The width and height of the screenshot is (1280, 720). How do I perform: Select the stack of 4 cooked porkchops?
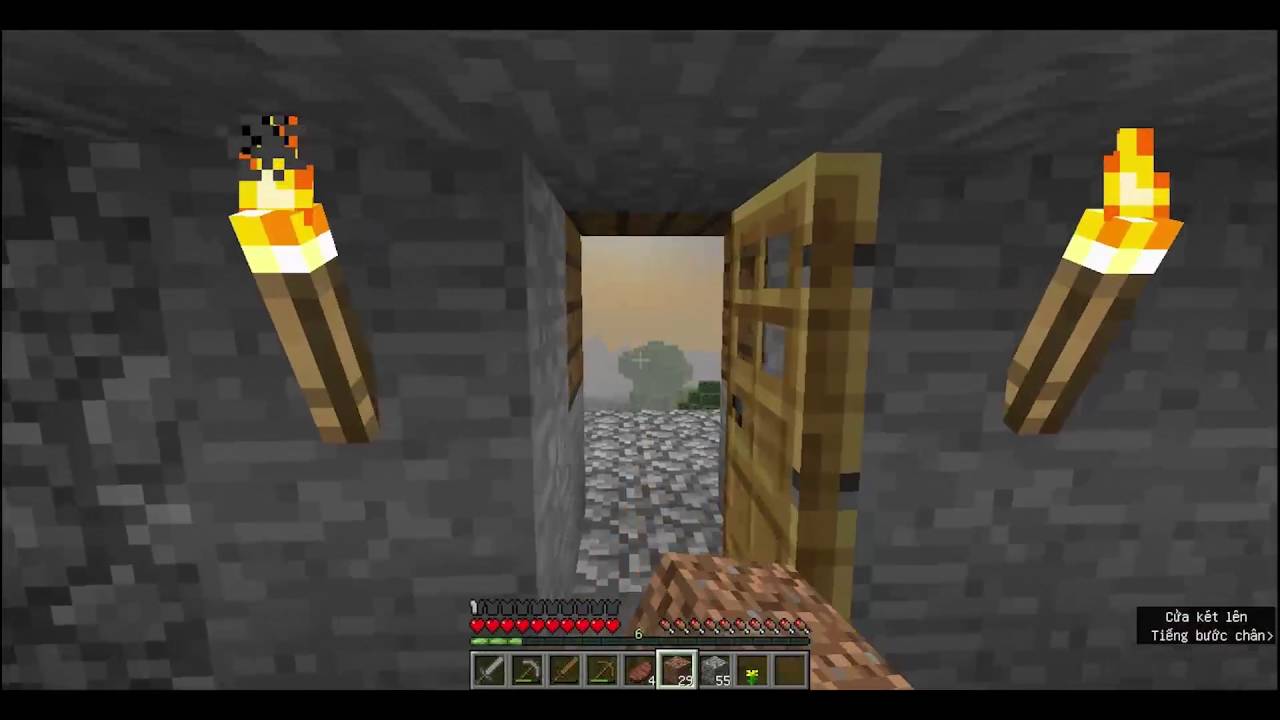tap(638, 668)
